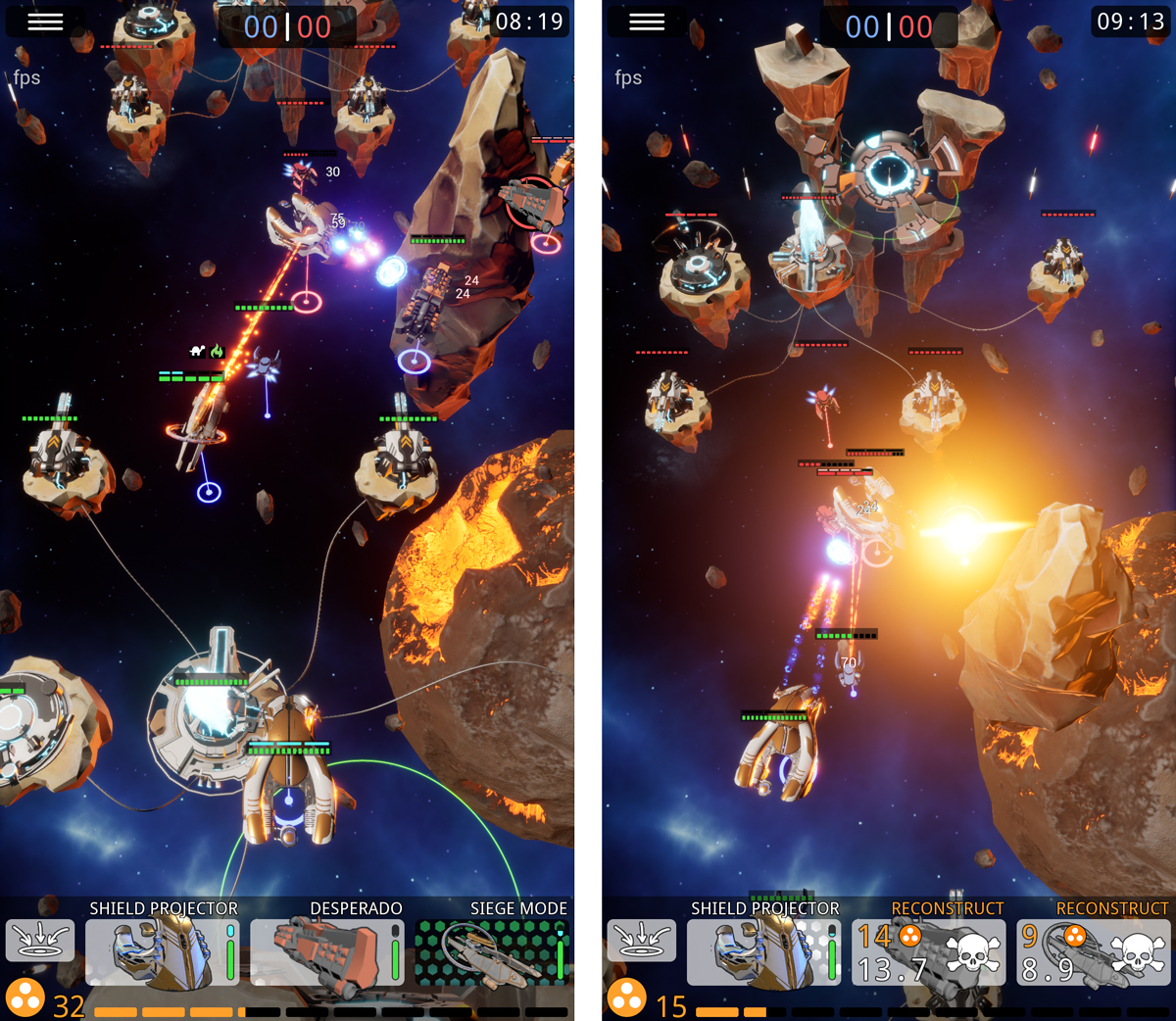Click the converging-arrows icon above the 15 energy count
Screen dimensions: 1176x1021
tap(641, 941)
